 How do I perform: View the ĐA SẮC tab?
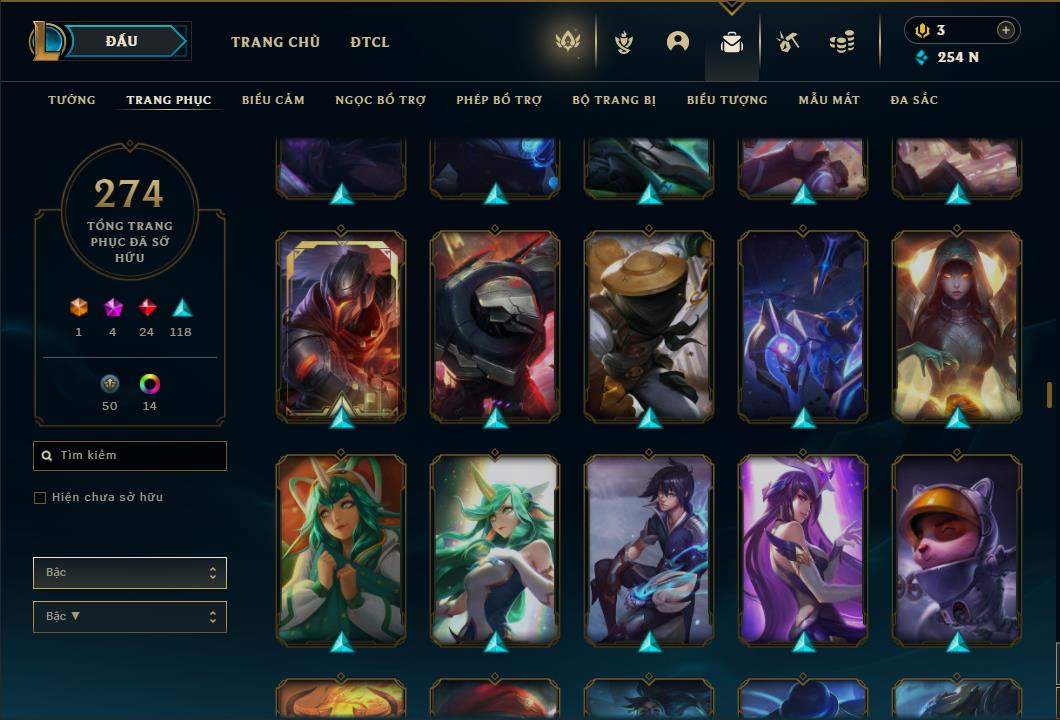point(914,100)
